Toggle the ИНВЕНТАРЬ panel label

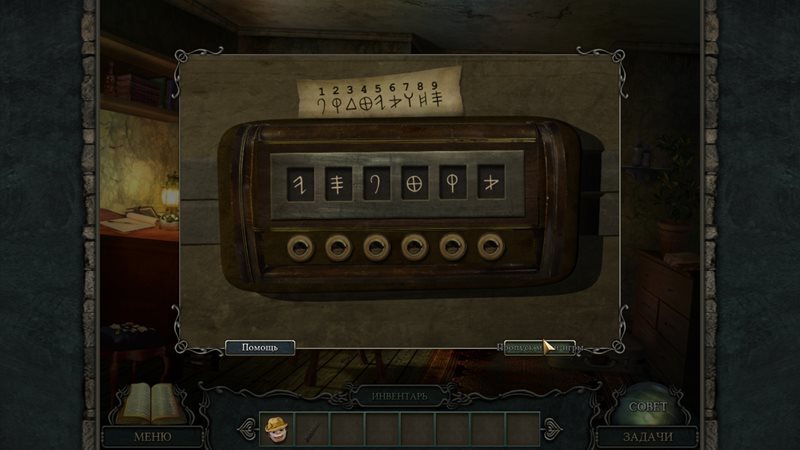(399, 396)
